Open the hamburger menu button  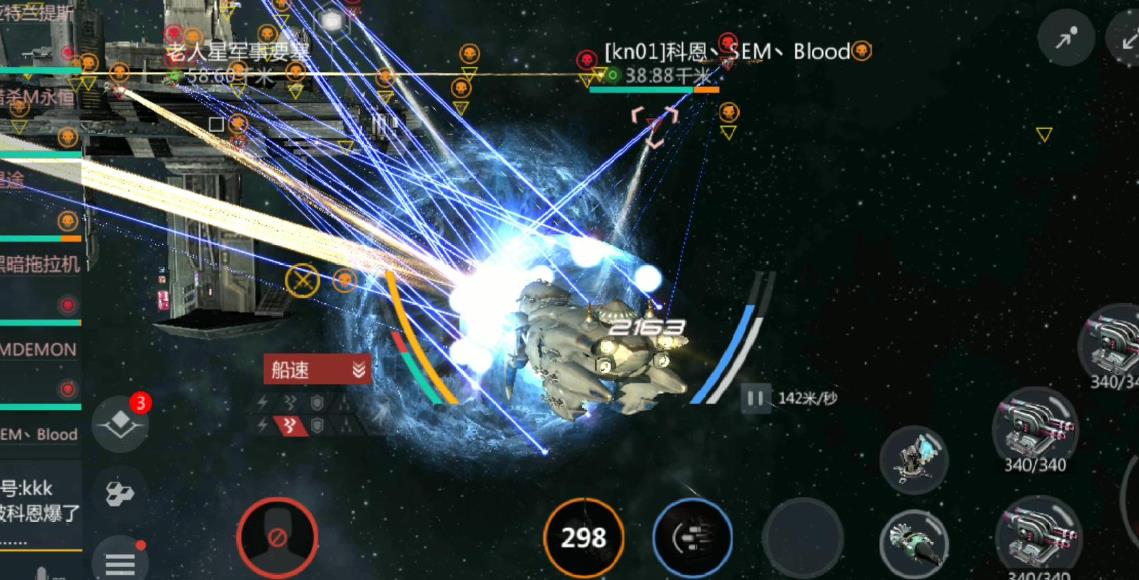click(x=120, y=562)
